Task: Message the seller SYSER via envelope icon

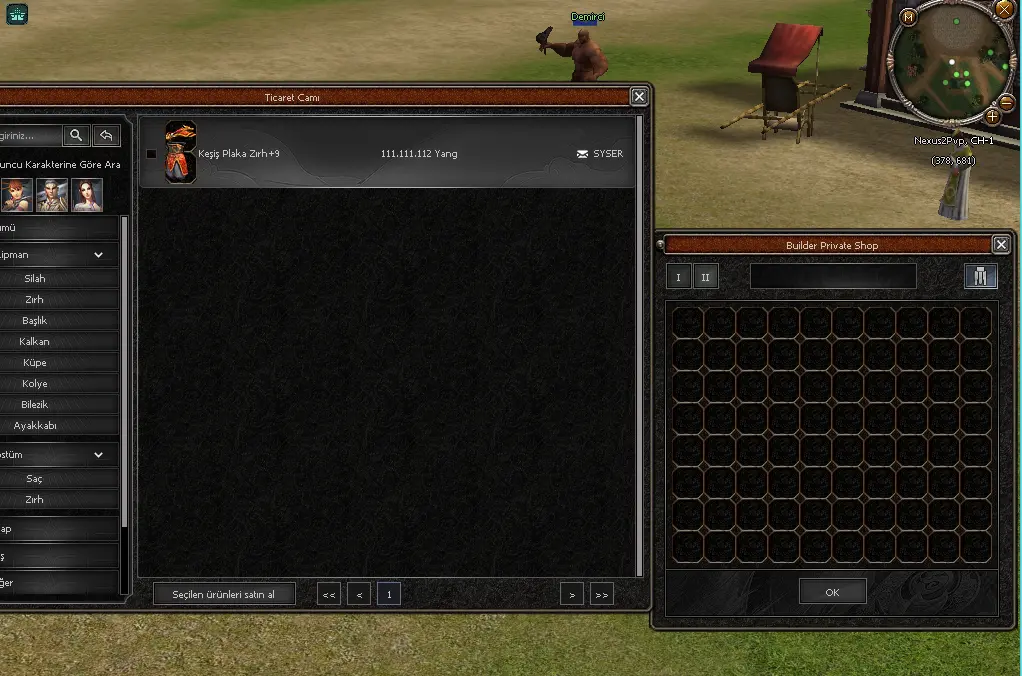Action: pos(583,154)
